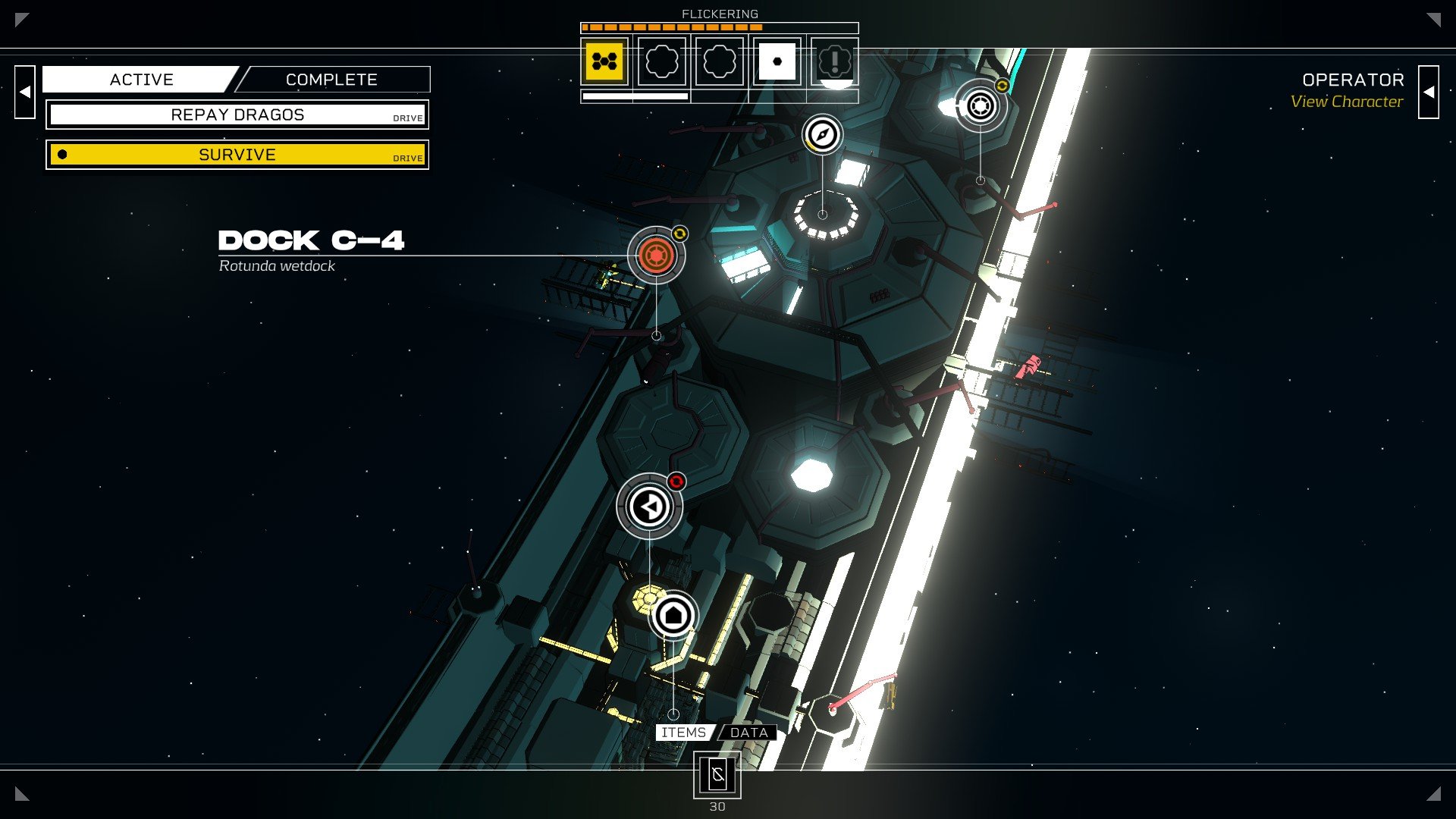
Task: Switch to the Items tab
Action: pyautogui.click(x=683, y=733)
